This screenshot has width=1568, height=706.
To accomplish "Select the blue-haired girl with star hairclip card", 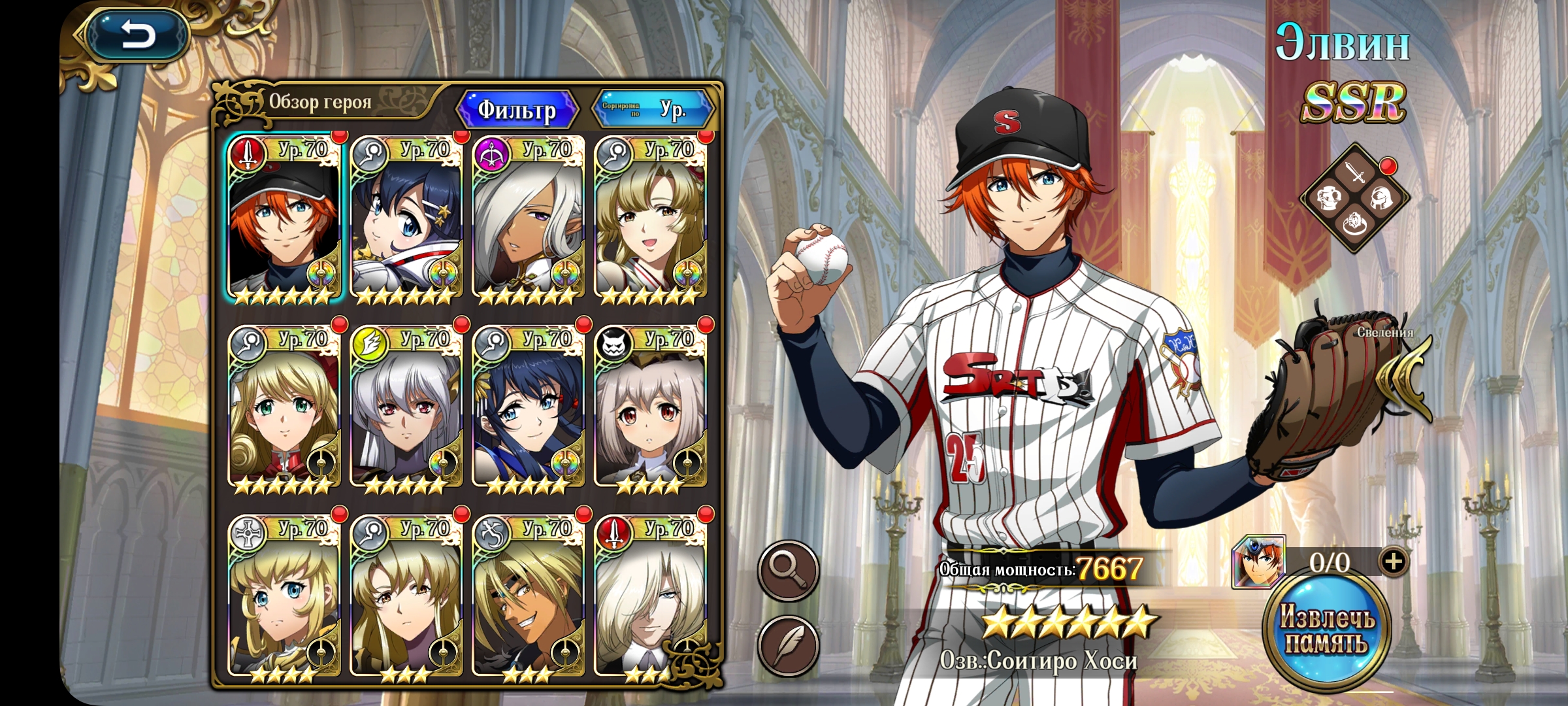I will 406,219.
